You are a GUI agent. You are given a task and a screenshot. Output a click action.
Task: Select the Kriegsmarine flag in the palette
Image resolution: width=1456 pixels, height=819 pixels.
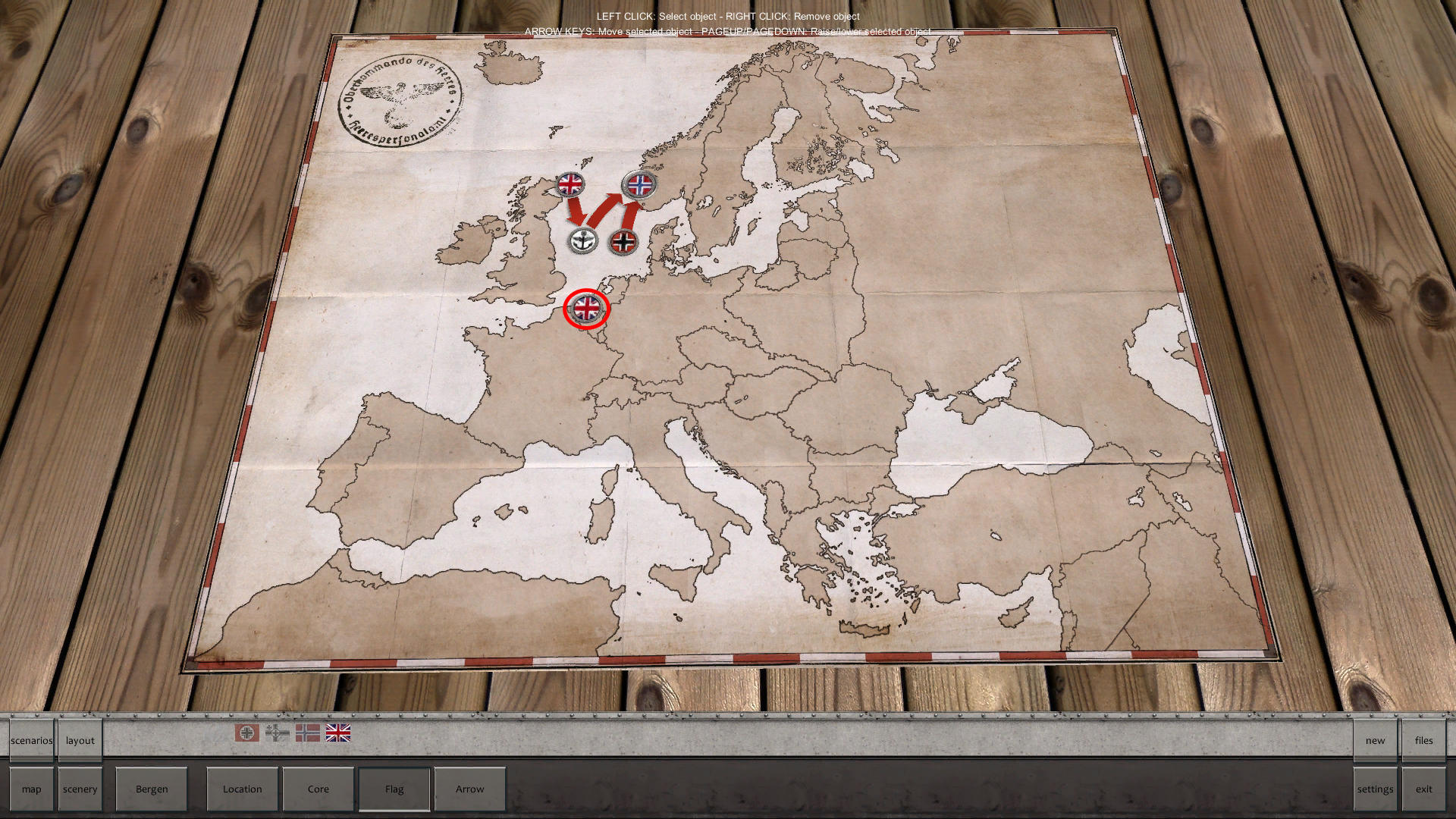pos(276,733)
